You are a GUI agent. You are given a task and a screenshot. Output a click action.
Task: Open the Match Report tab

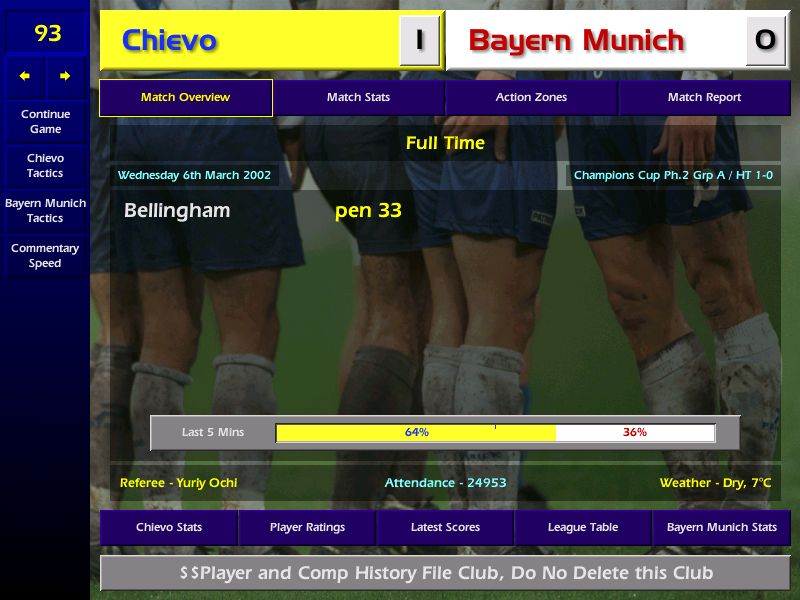point(704,97)
